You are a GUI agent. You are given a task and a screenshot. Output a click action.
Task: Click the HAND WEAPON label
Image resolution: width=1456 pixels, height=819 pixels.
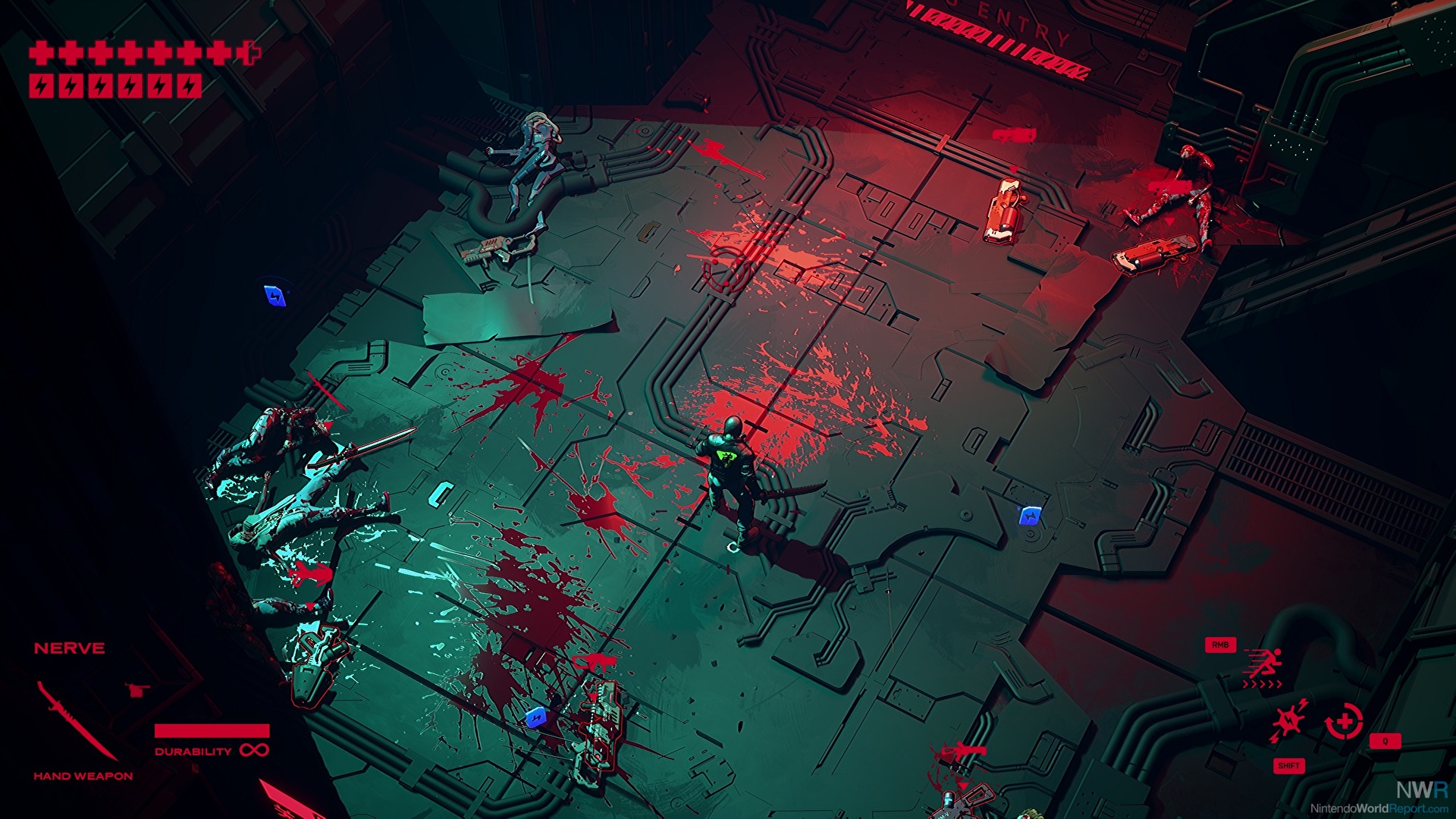82,775
